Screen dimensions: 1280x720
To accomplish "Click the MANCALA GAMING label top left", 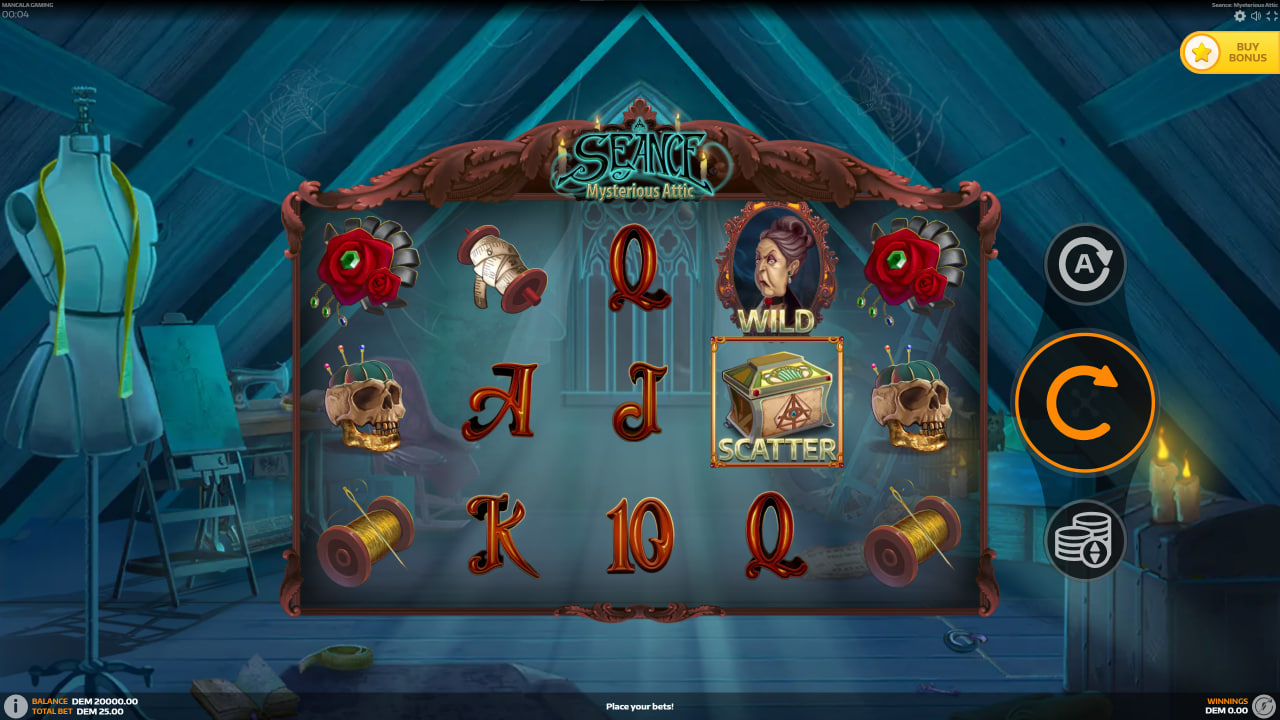I will pos(27,5).
